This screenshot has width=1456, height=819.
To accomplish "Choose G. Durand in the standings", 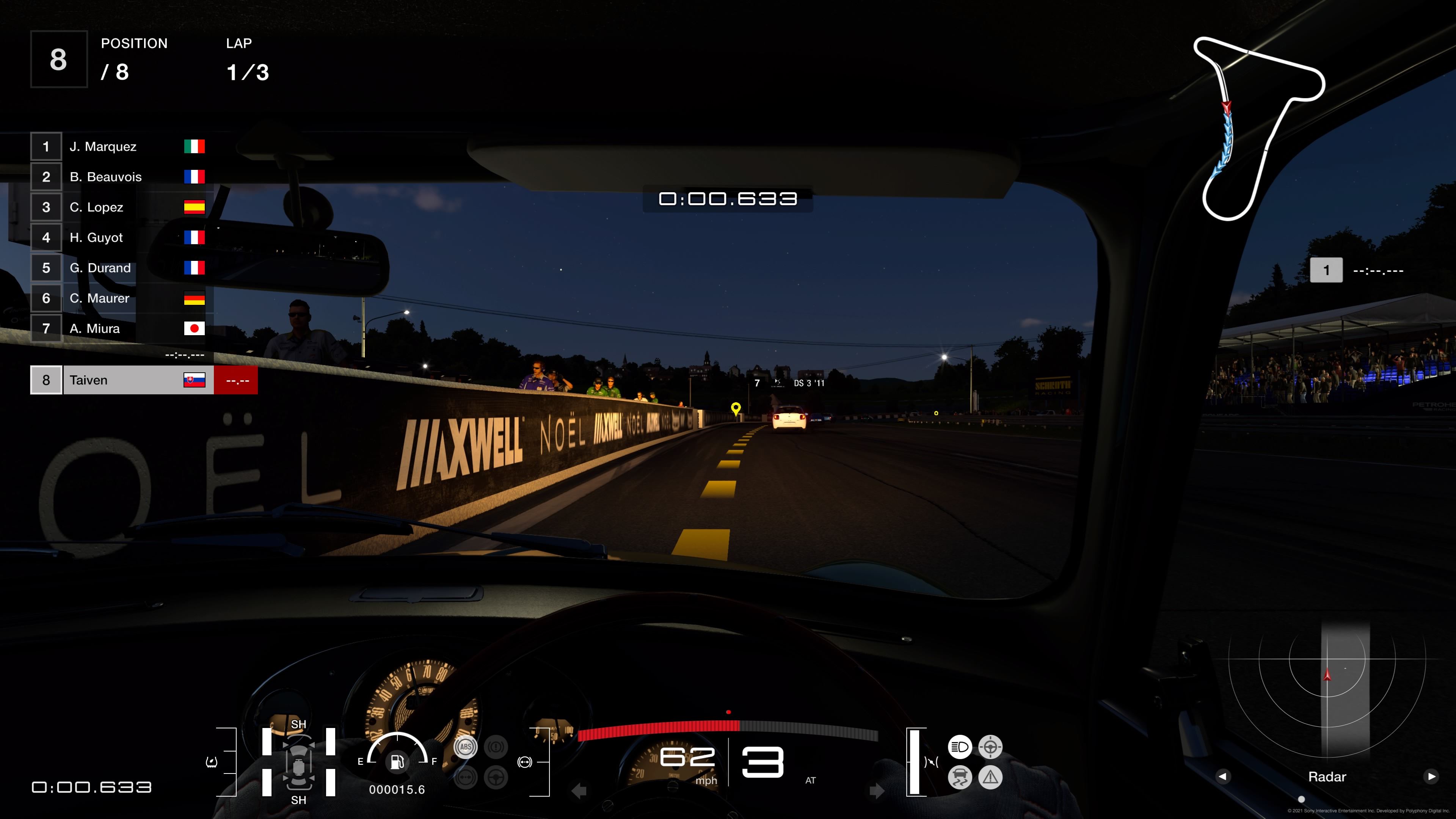I will [x=118, y=268].
